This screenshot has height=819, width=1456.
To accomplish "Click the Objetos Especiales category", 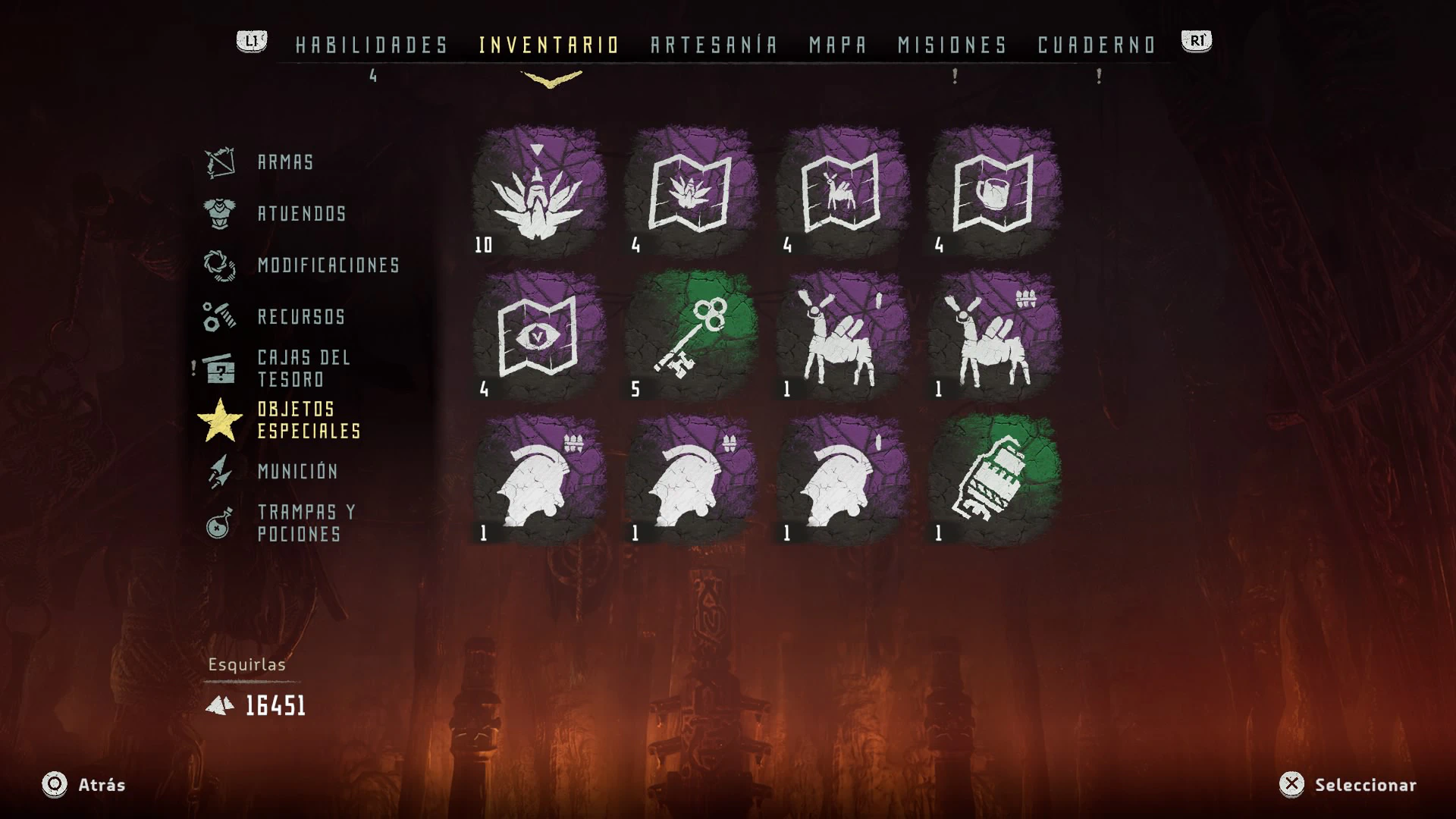I will [308, 420].
